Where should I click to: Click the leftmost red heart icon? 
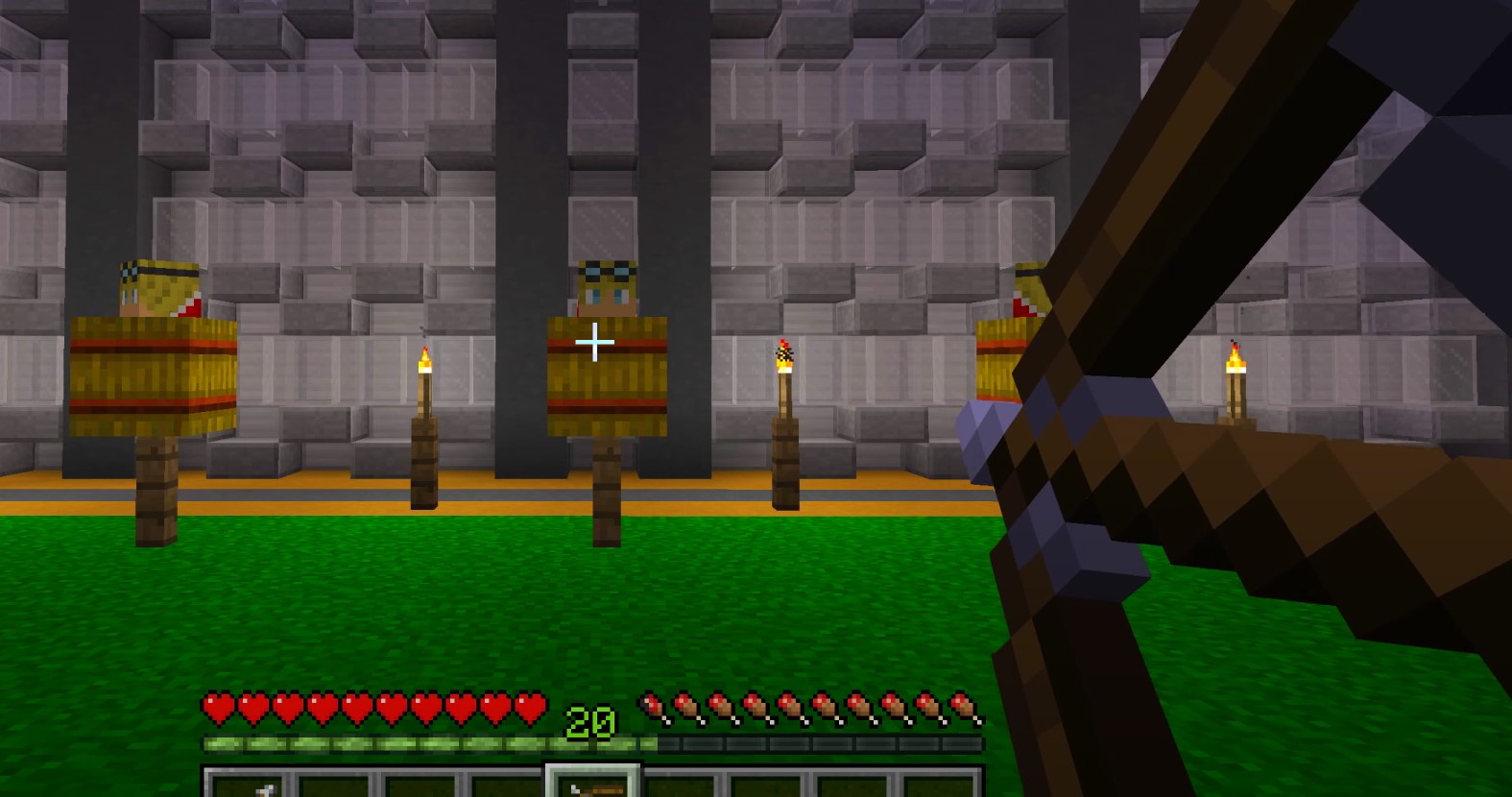coord(218,708)
